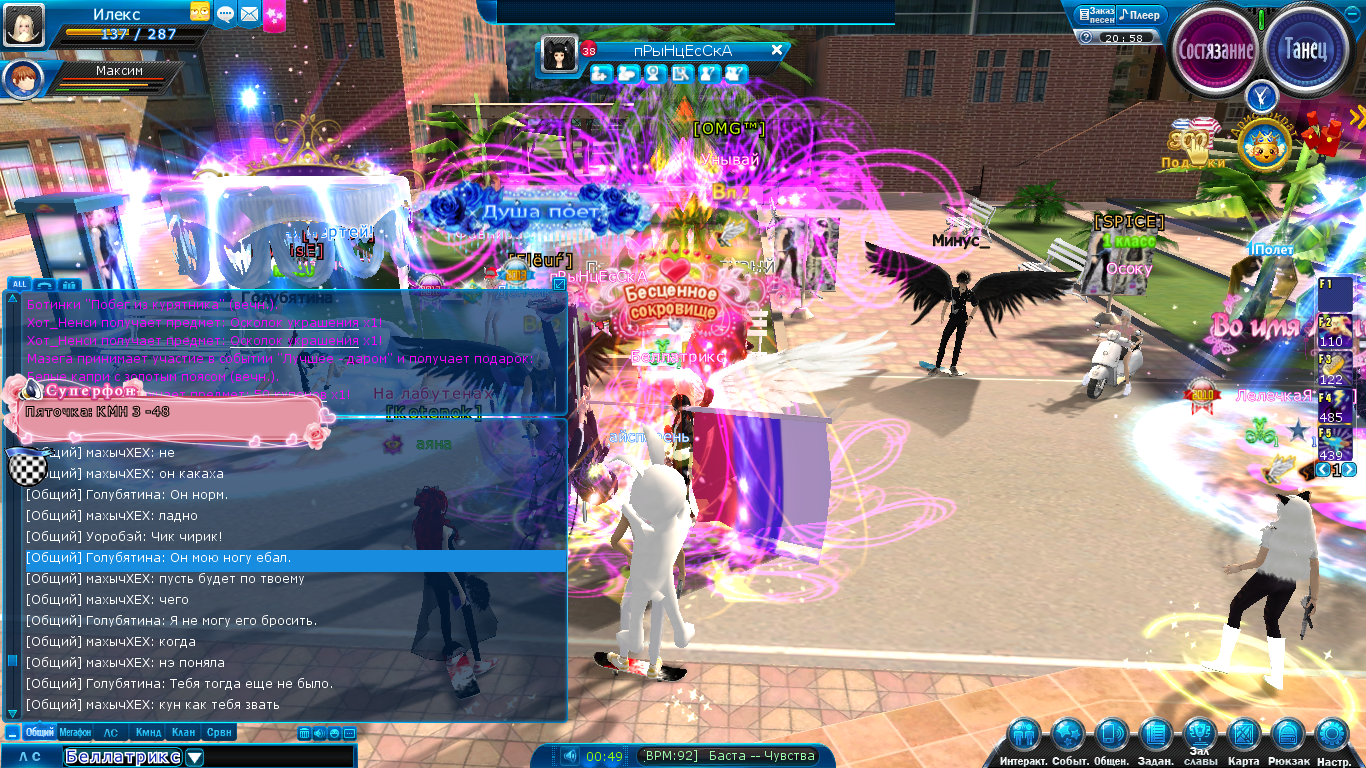Open Заказ песен song request
Viewport: 1366px width, 768px height.
1095,15
